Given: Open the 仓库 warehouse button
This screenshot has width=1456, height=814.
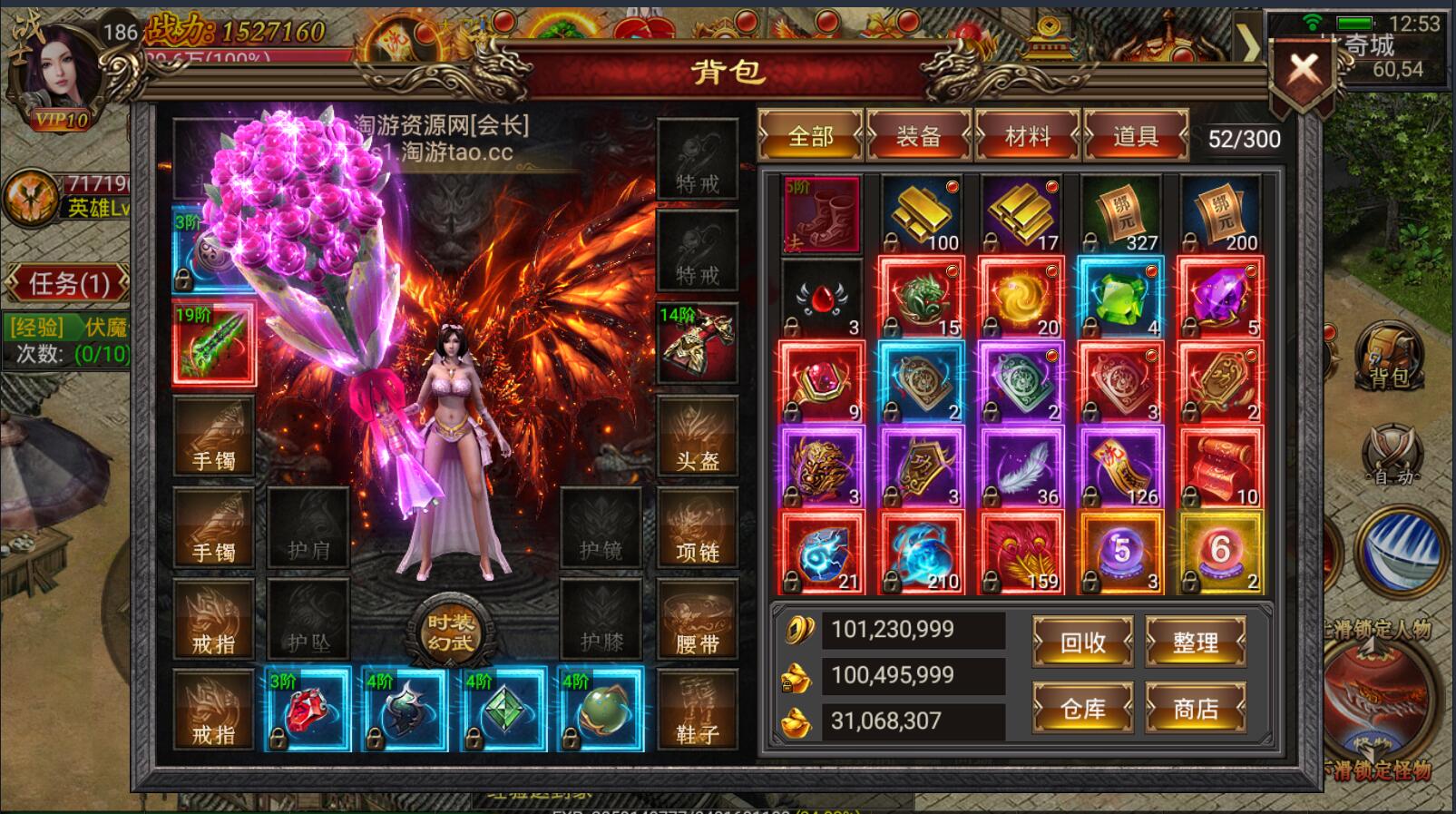Looking at the screenshot, I should (1082, 709).
